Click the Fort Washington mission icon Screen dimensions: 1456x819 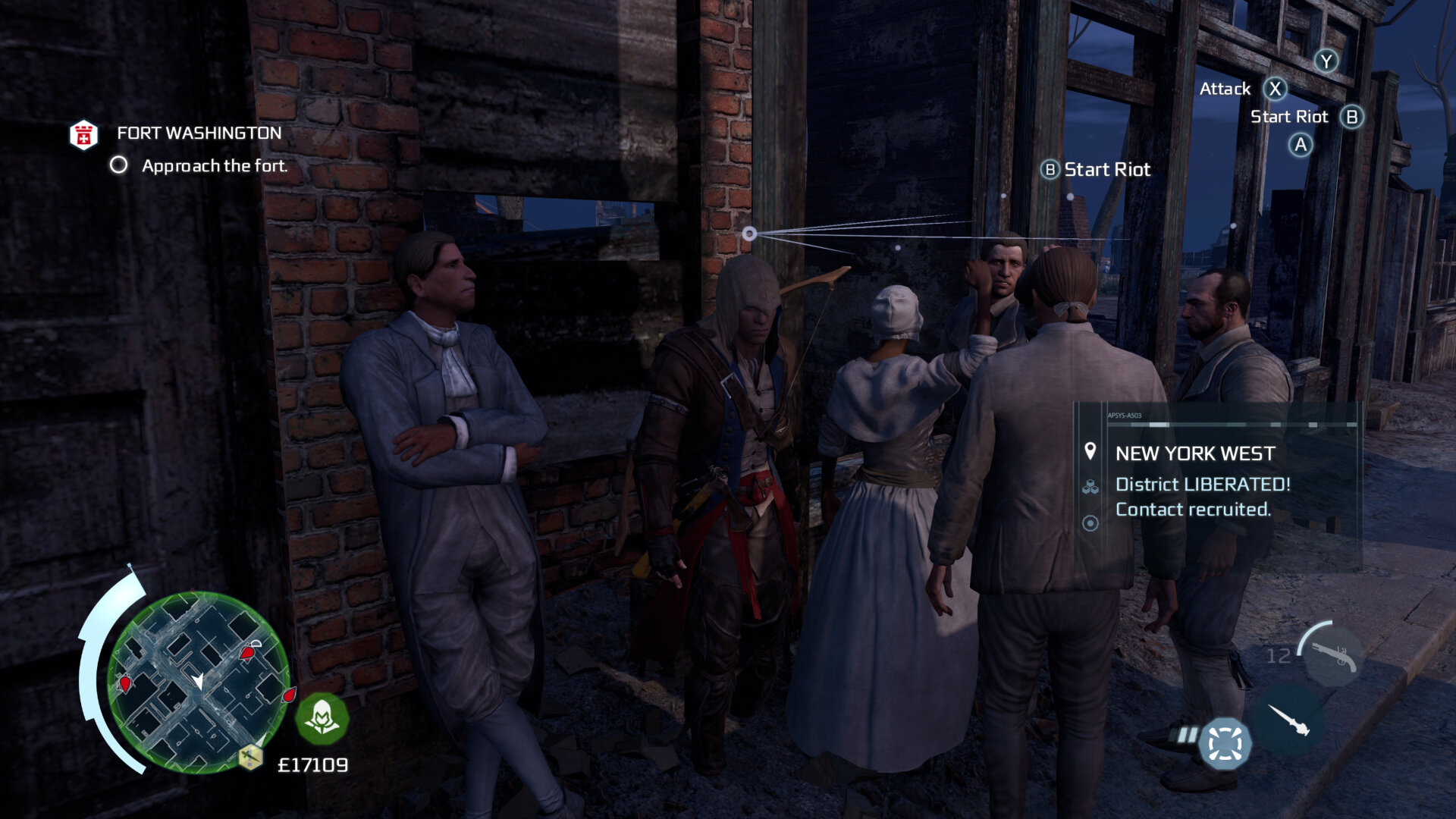pos(83,135)
